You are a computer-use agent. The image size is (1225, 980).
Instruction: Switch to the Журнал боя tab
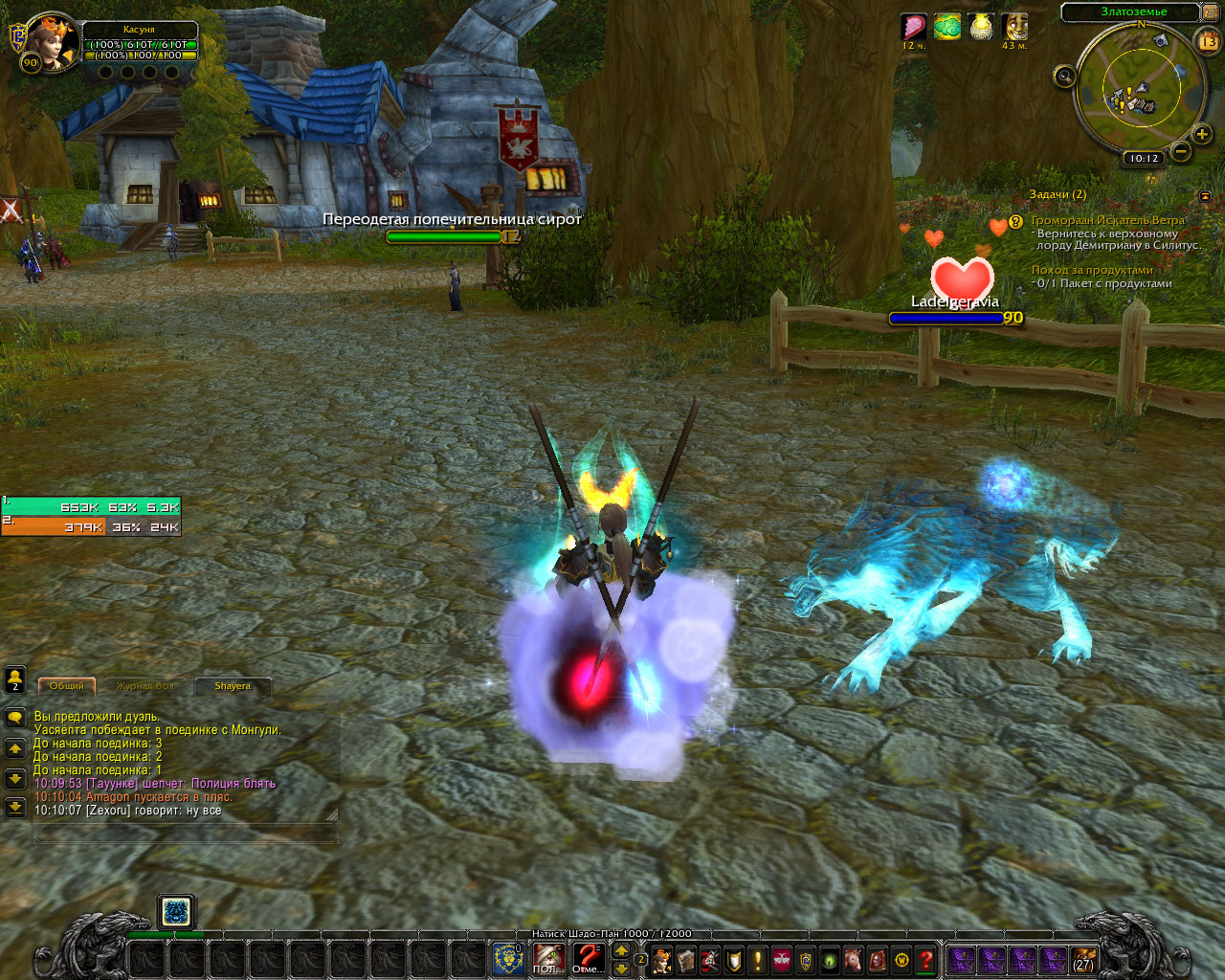tap(145, 686)
